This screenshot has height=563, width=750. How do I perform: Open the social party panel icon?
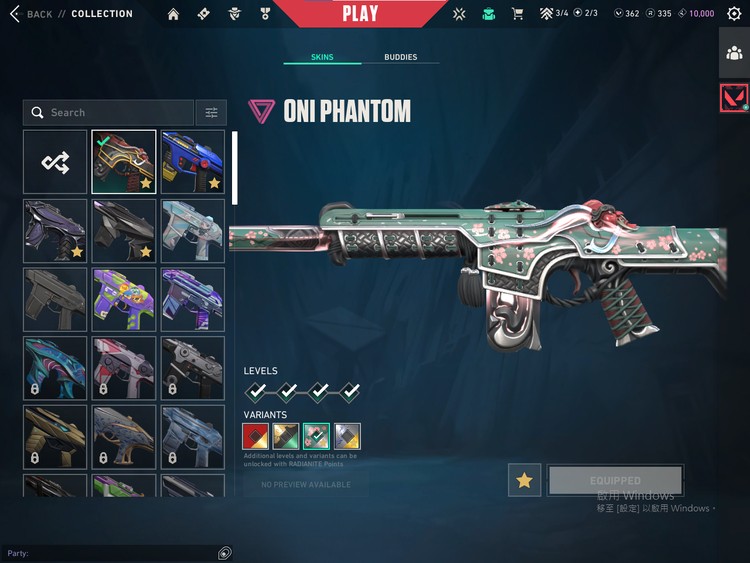[x=734, y=53]
